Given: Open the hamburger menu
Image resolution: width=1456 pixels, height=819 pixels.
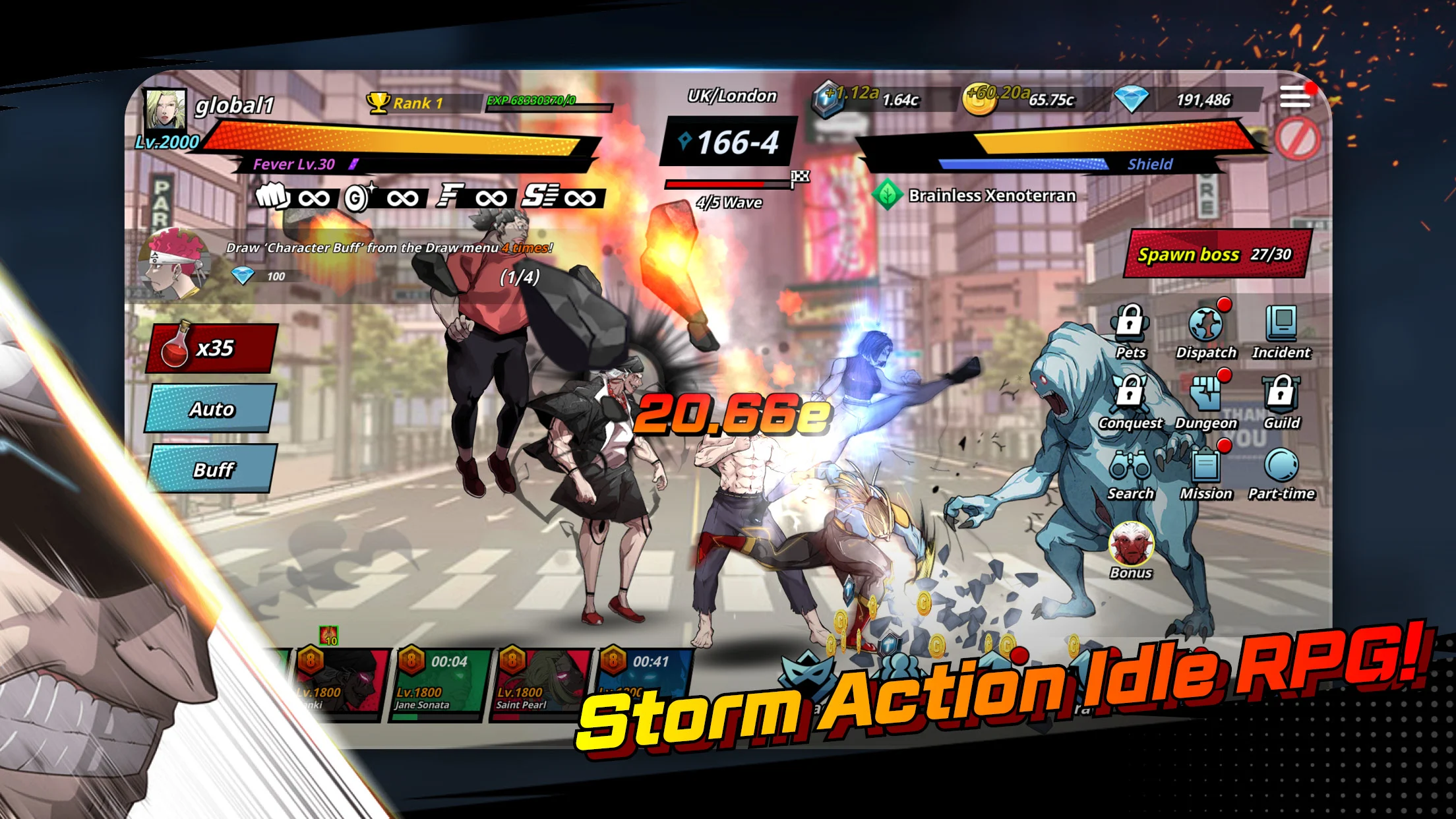Looking at the screenshot, I should (x=1295, y=98).
